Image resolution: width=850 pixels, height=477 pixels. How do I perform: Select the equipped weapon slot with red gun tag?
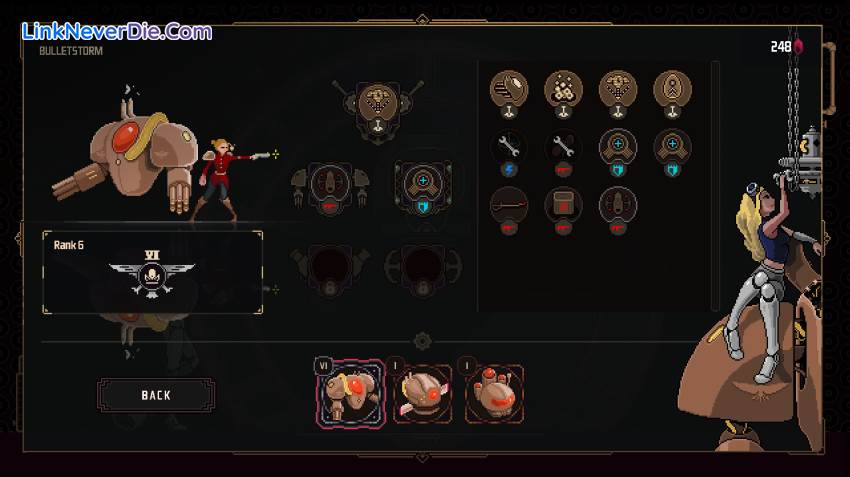tap(330, 185)
